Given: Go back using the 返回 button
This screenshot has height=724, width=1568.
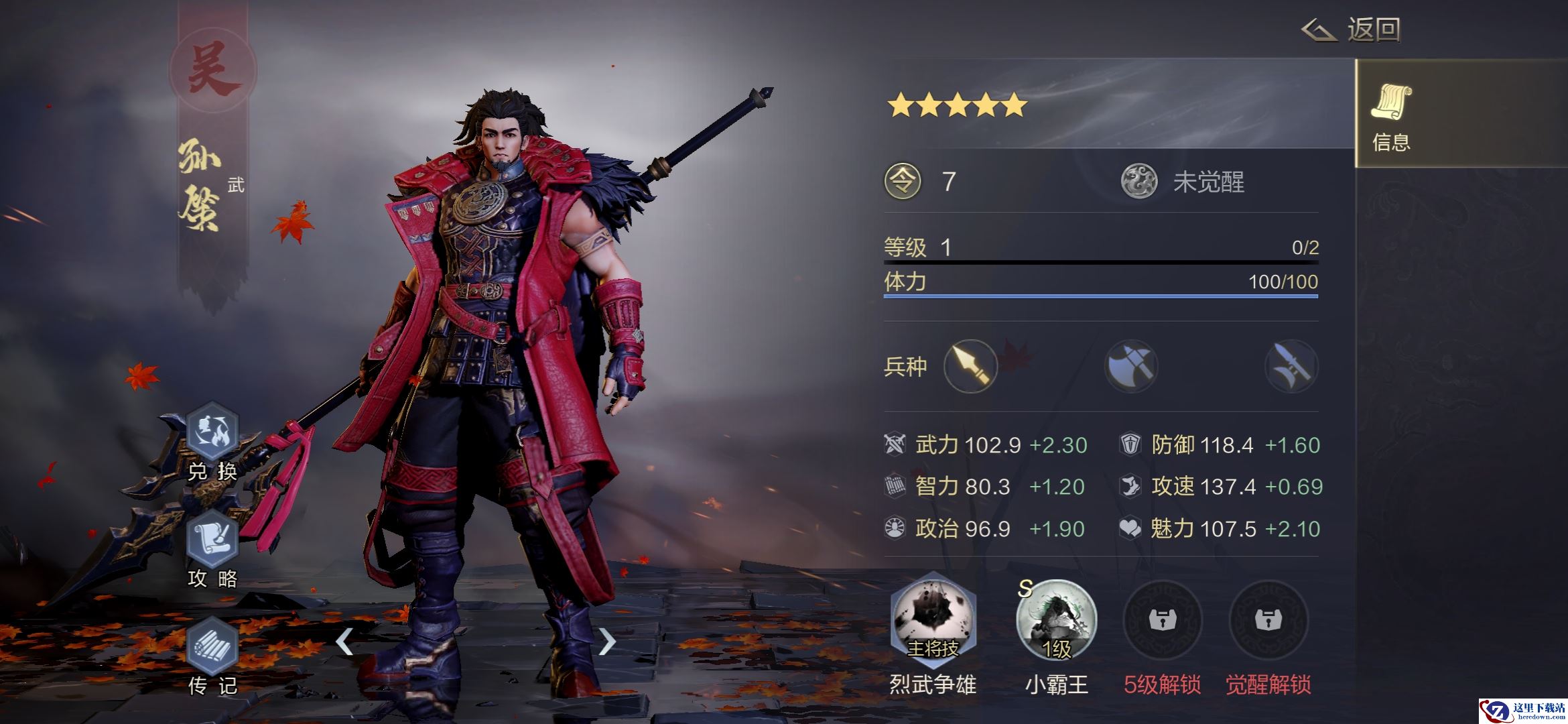Looking at the screenshot, I should click(1352, 30).
